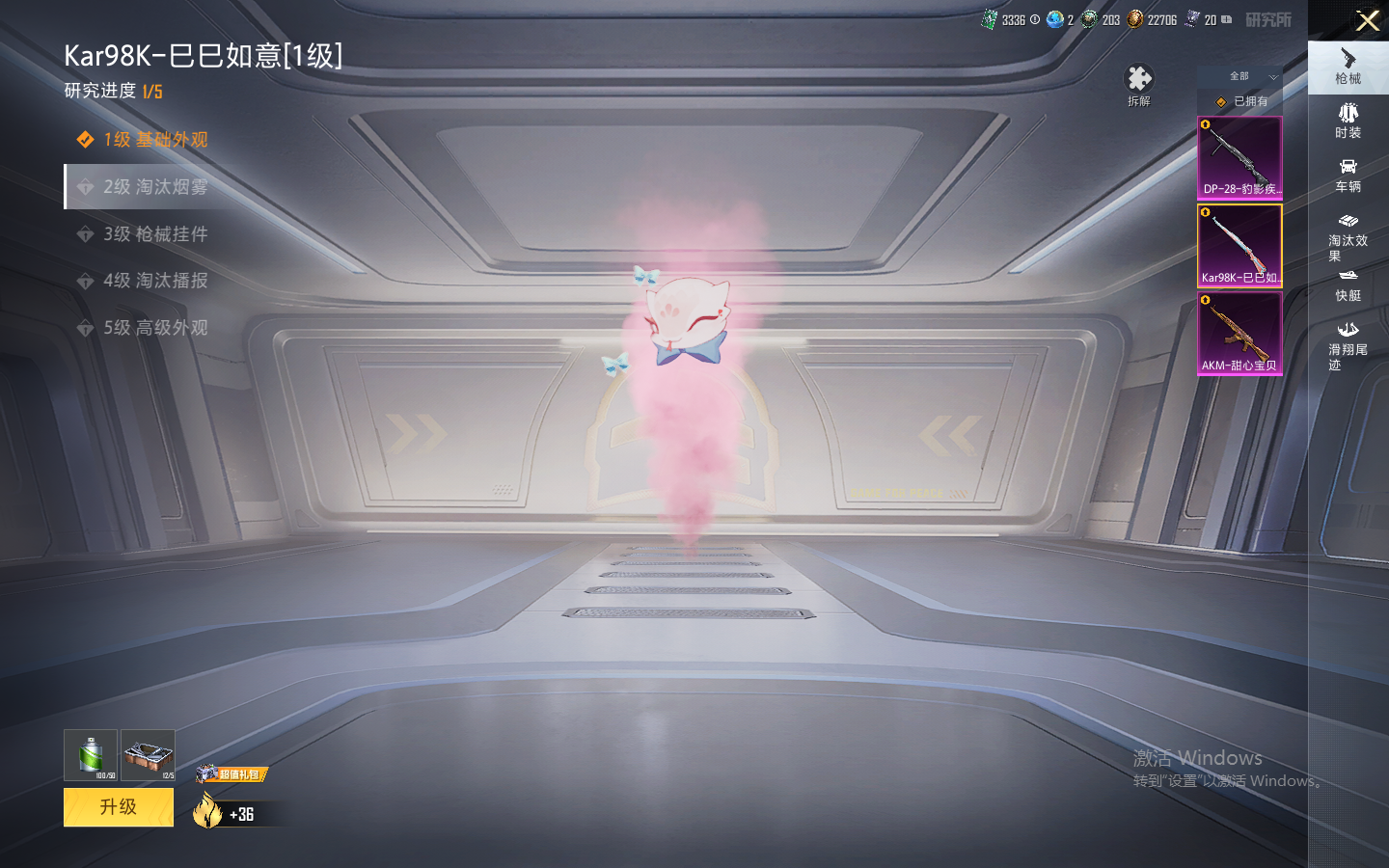Select the Kar98K weapon skin thumbnail

(x=1239, y=246)
